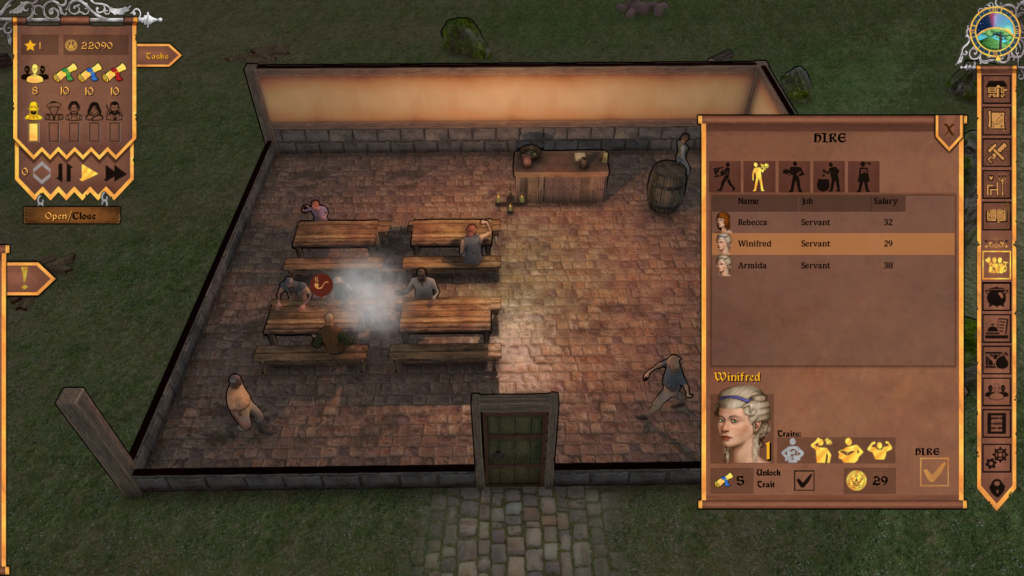This screenshot has width=1024, height=576.
Task: Open the hammer and saw build menu
Action: pyautogui.click(x=996, y=152)
